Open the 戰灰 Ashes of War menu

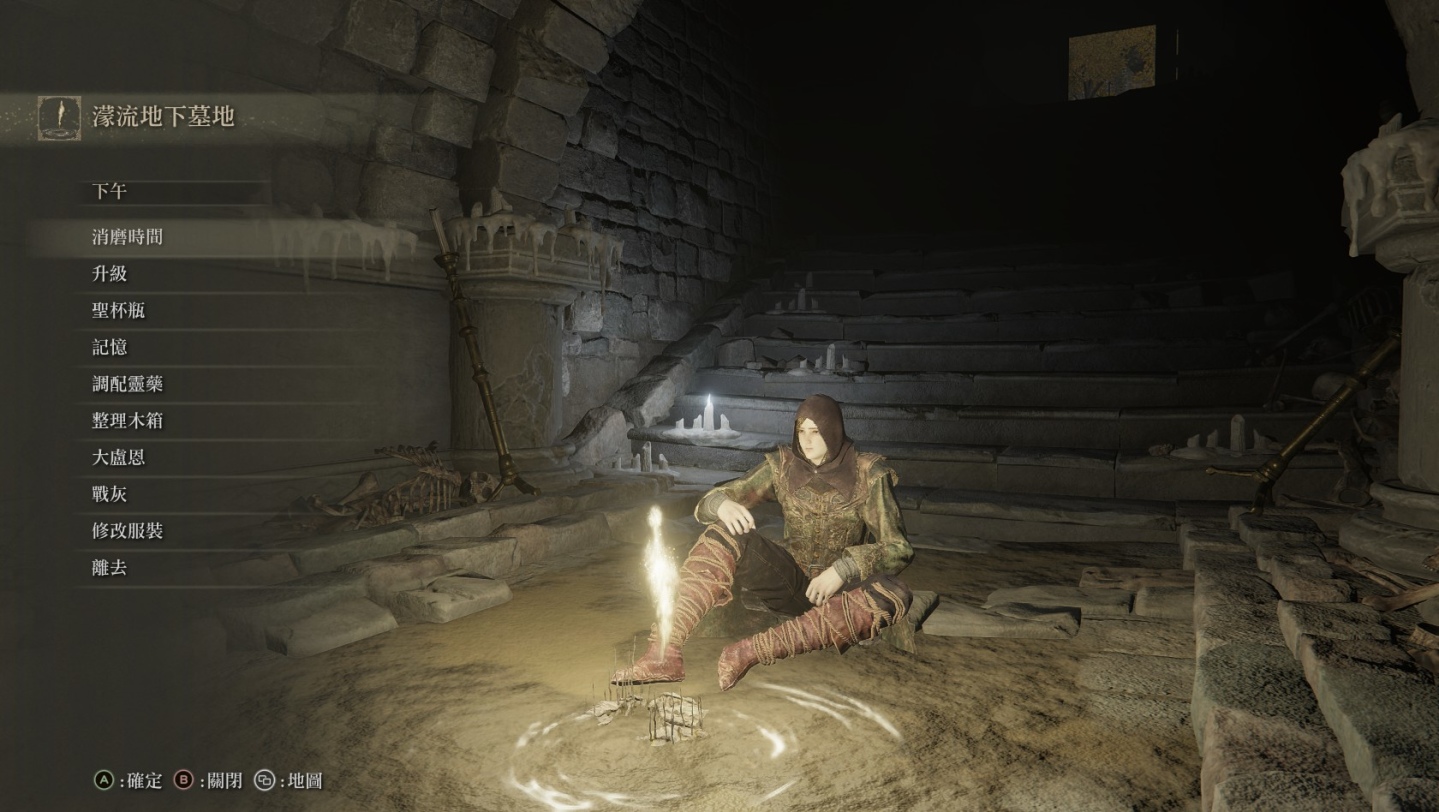pyautogui.click(x=110, y=494)
